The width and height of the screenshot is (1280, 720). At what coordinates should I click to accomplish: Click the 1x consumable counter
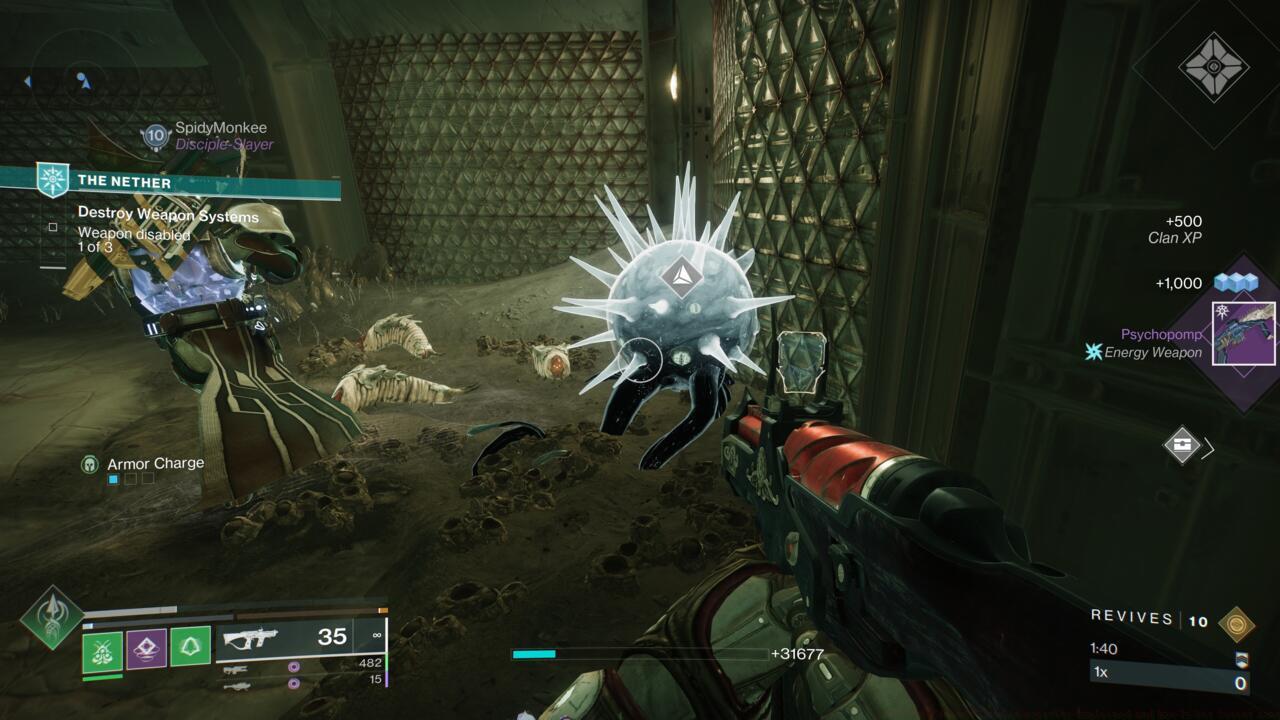click(x=1102, y=674)
